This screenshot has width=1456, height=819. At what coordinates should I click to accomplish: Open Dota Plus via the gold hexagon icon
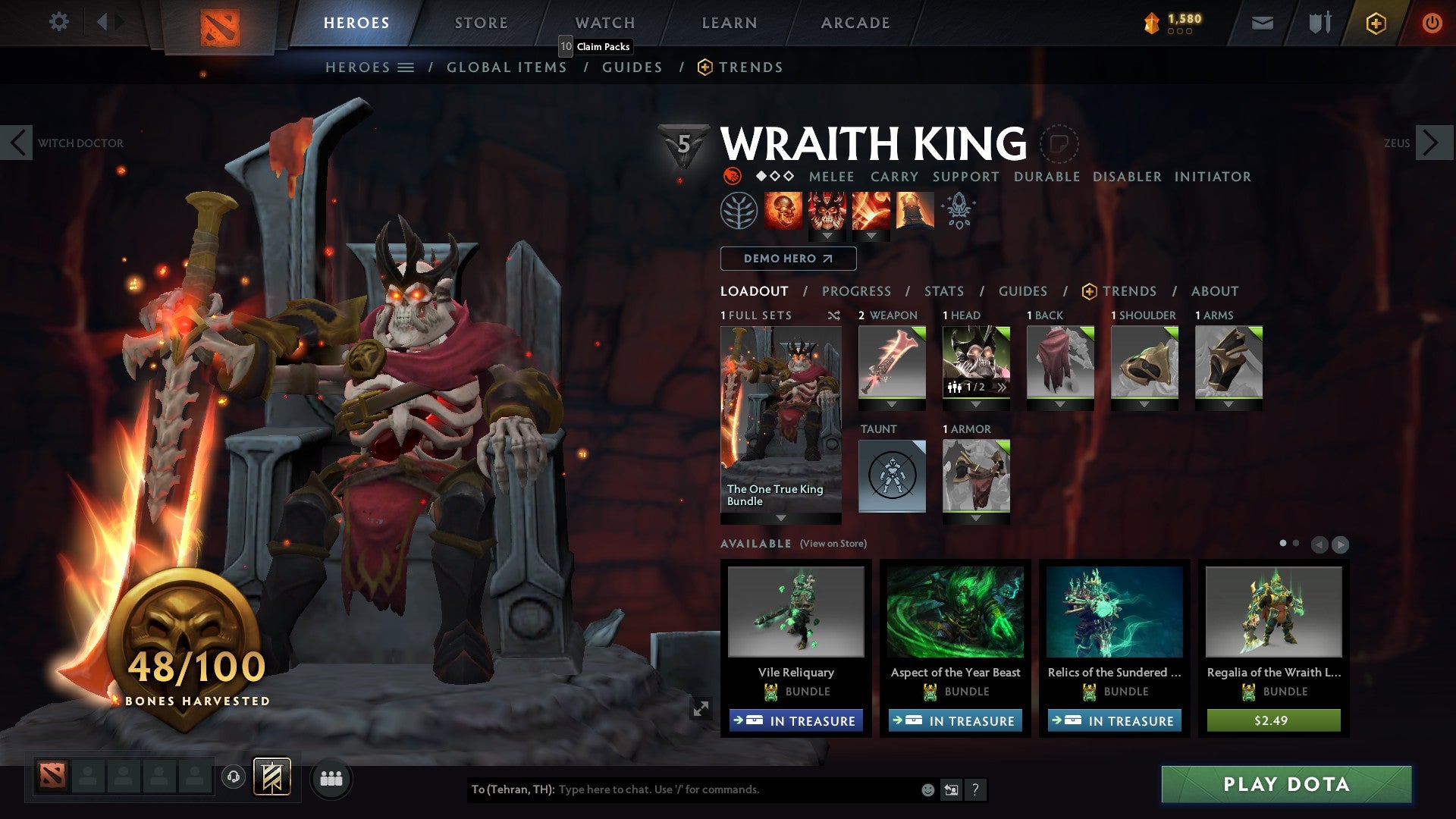[x=1375, y=23]
